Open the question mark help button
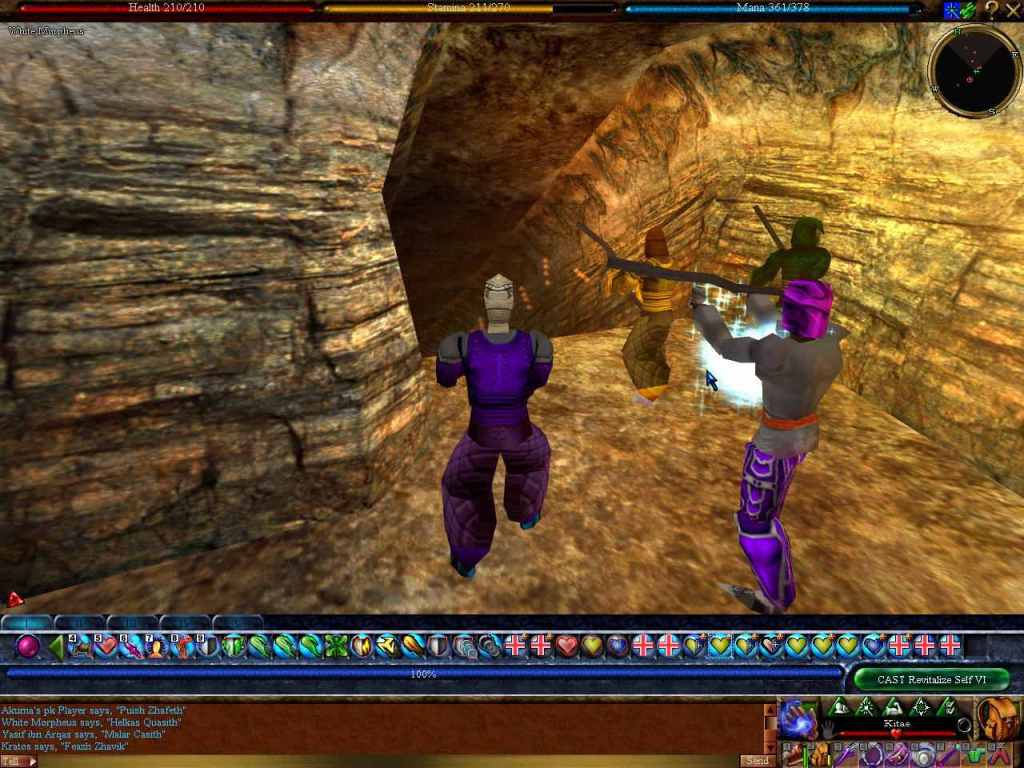 (991, 10)
